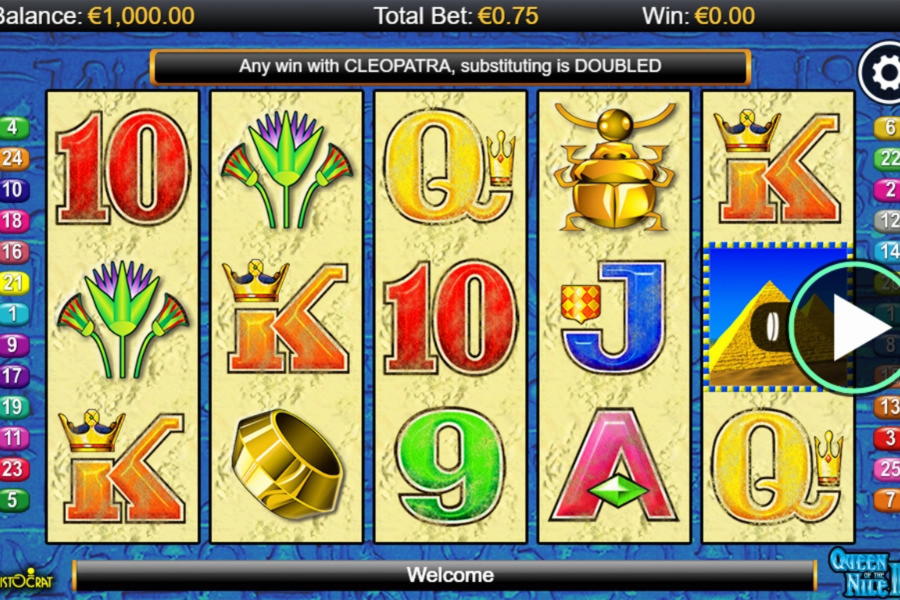Select payline 23 marker
The image size is (900, 600).
point(14,469)
